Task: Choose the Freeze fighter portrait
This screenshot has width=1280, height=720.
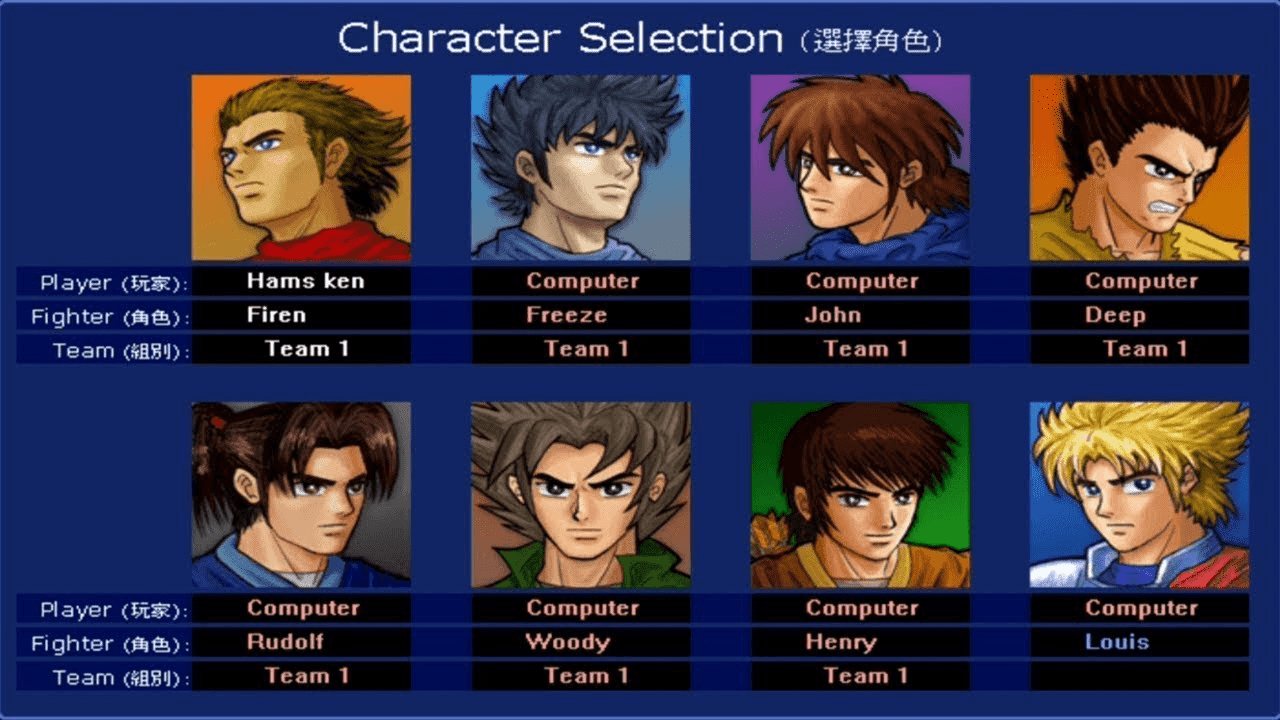Action: pos(580,167)
